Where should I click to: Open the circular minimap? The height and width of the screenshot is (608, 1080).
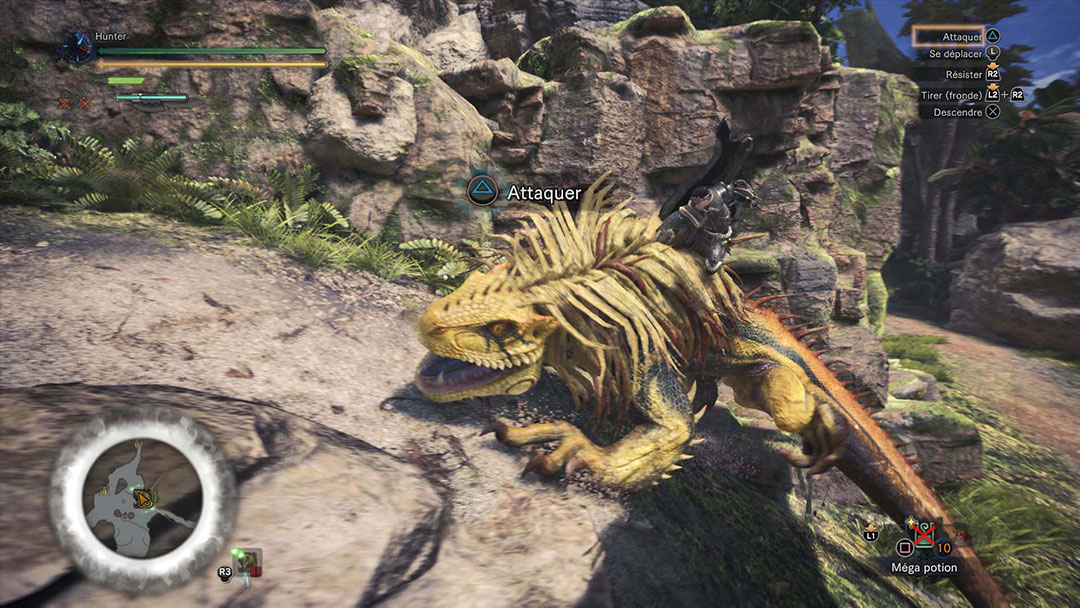point(140,493)
